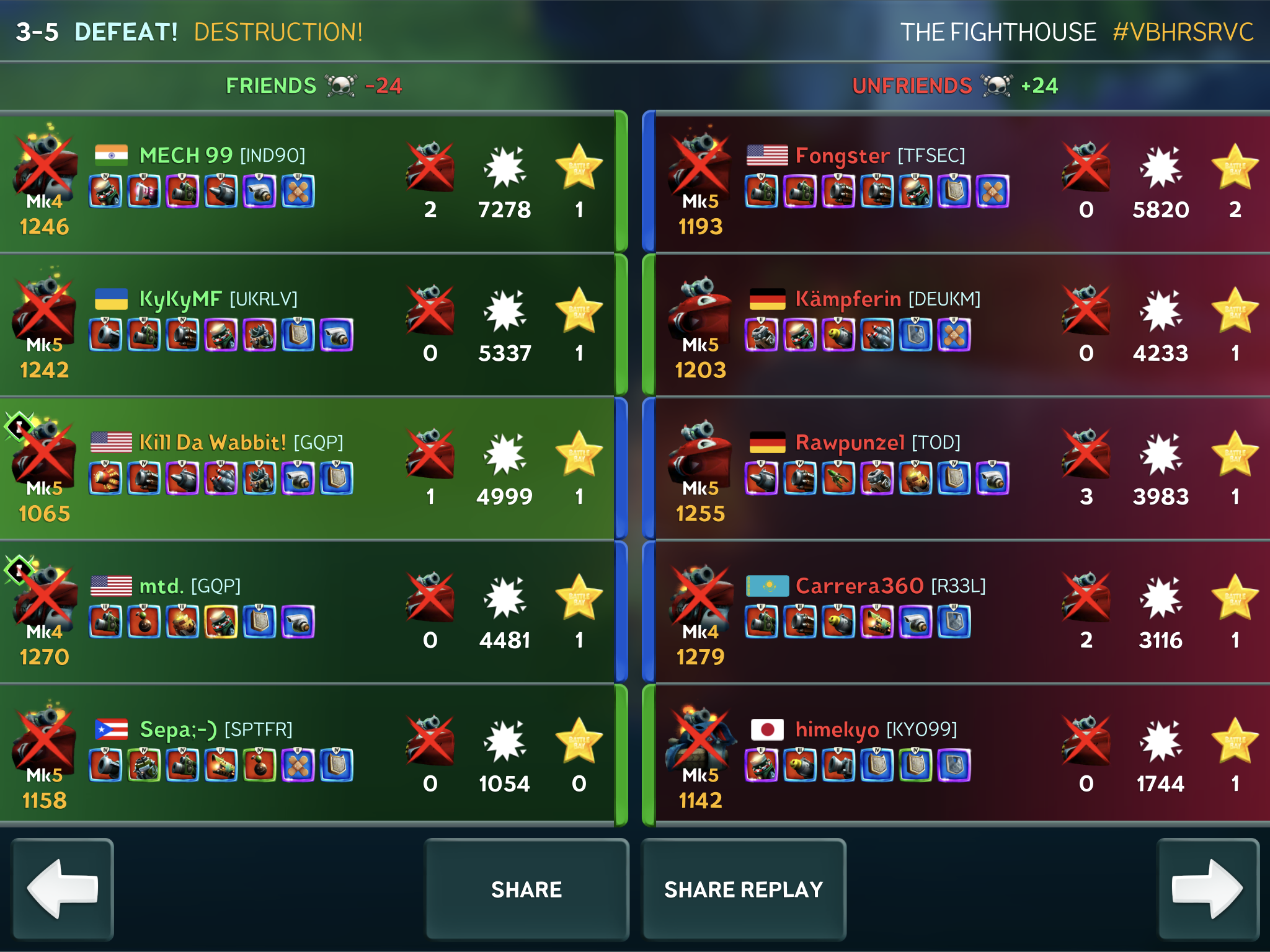1270x952 pixels.
Task: Open KyKyMF's player entry
Action: [x=308, y=326]
